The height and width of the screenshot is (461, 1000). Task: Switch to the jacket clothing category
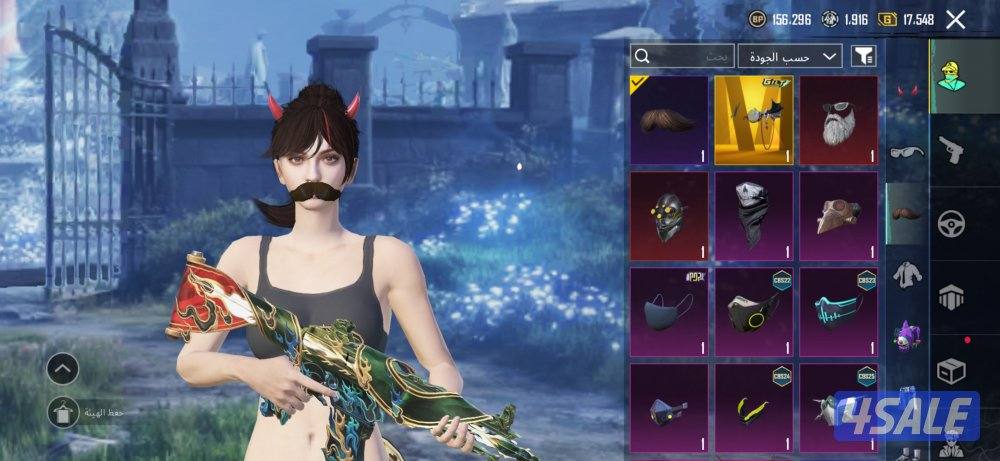[x=908, y=271]
